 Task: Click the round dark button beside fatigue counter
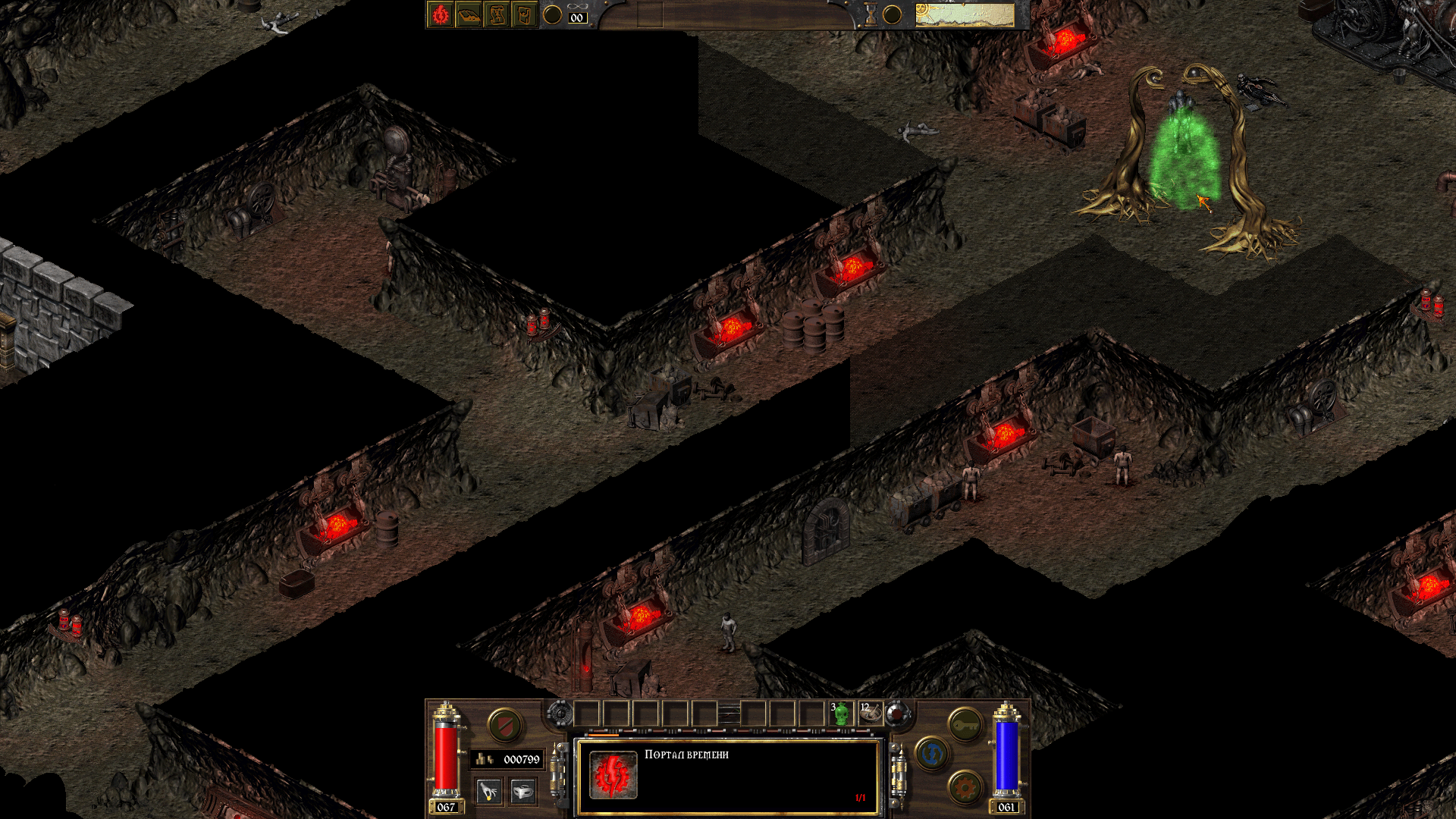(x=553, y=15)
